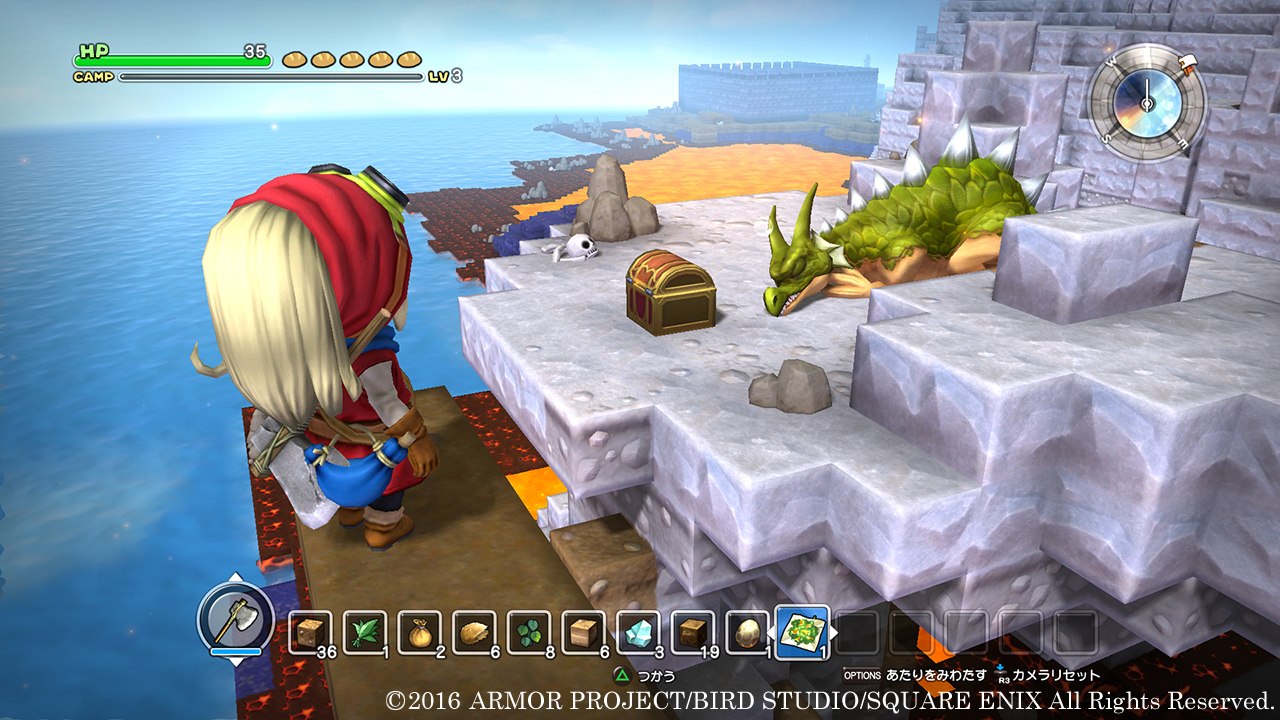Select the light wooden block stack of 6

tap(582, 633)
